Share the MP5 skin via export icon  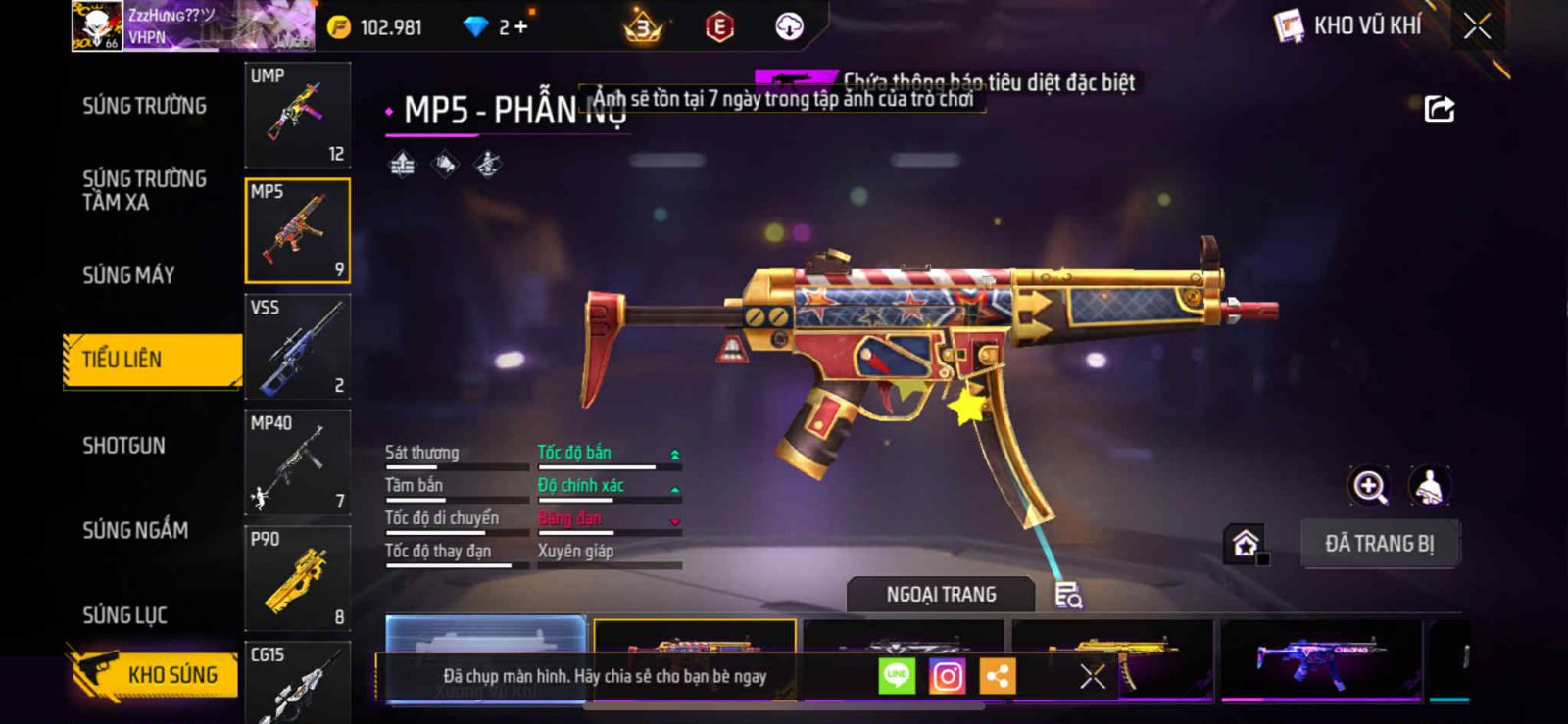(1439, 109)
